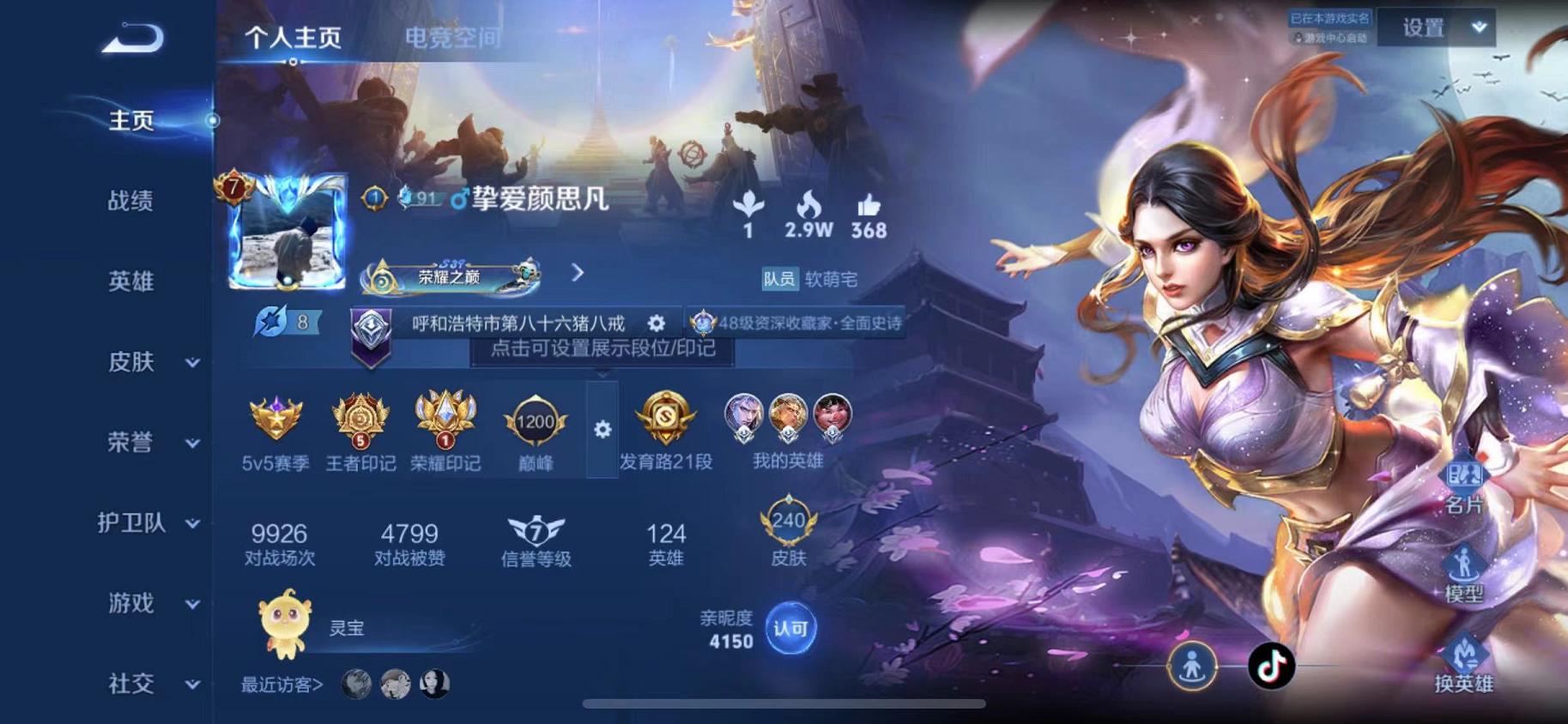Click the gear next to the 呼和浩特 title

pos(657,324)
